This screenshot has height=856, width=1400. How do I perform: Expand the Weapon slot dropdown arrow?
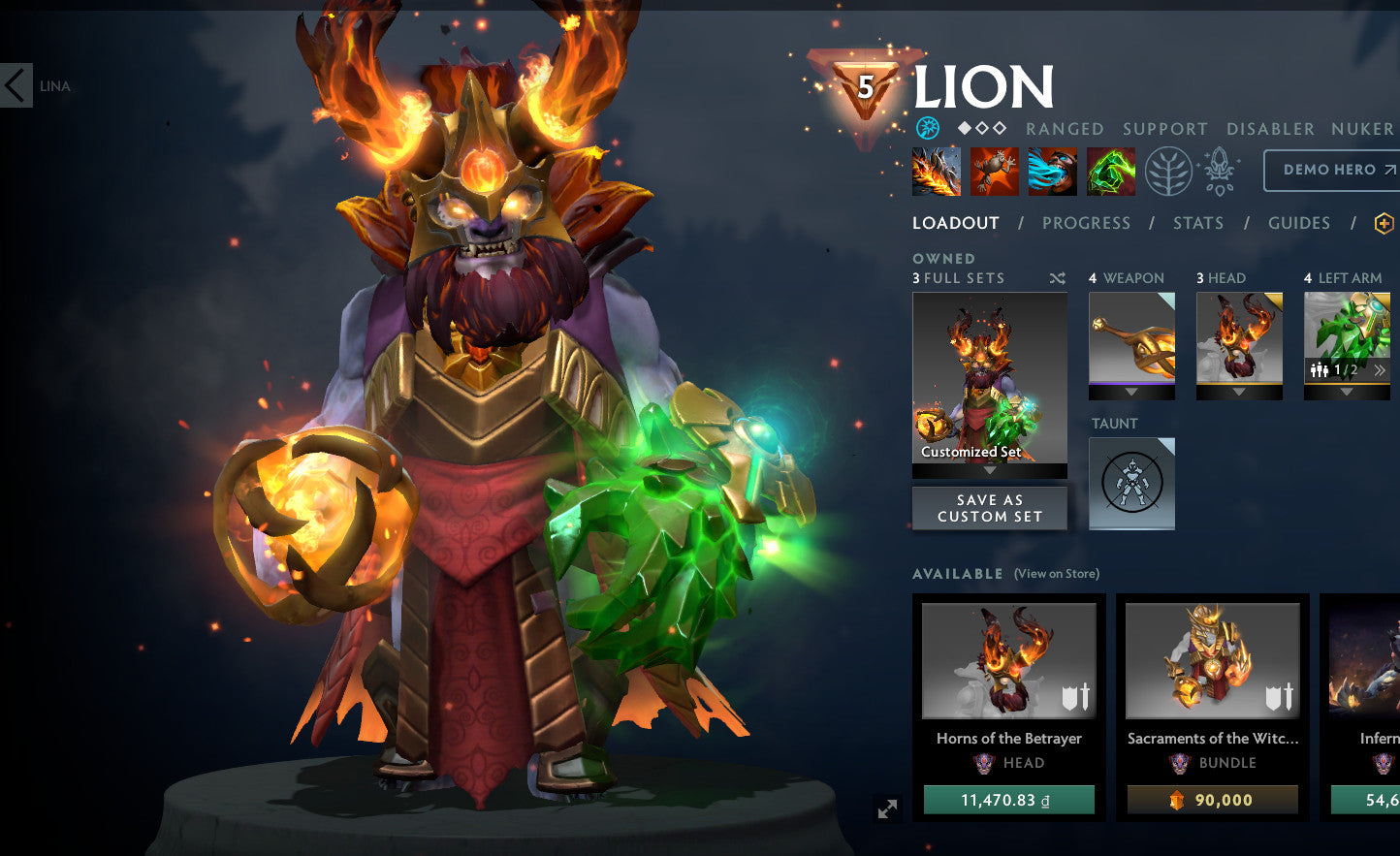coord(1131,391)
